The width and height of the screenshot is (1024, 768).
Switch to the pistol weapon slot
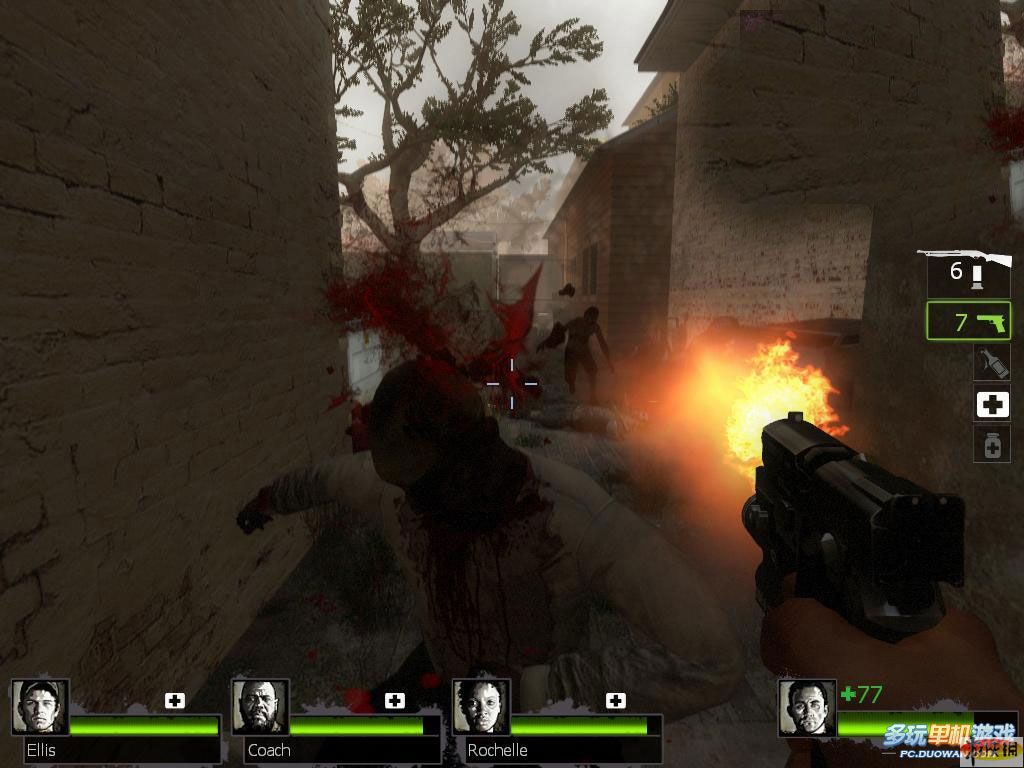pyautogui.click(x=968, y=322)
